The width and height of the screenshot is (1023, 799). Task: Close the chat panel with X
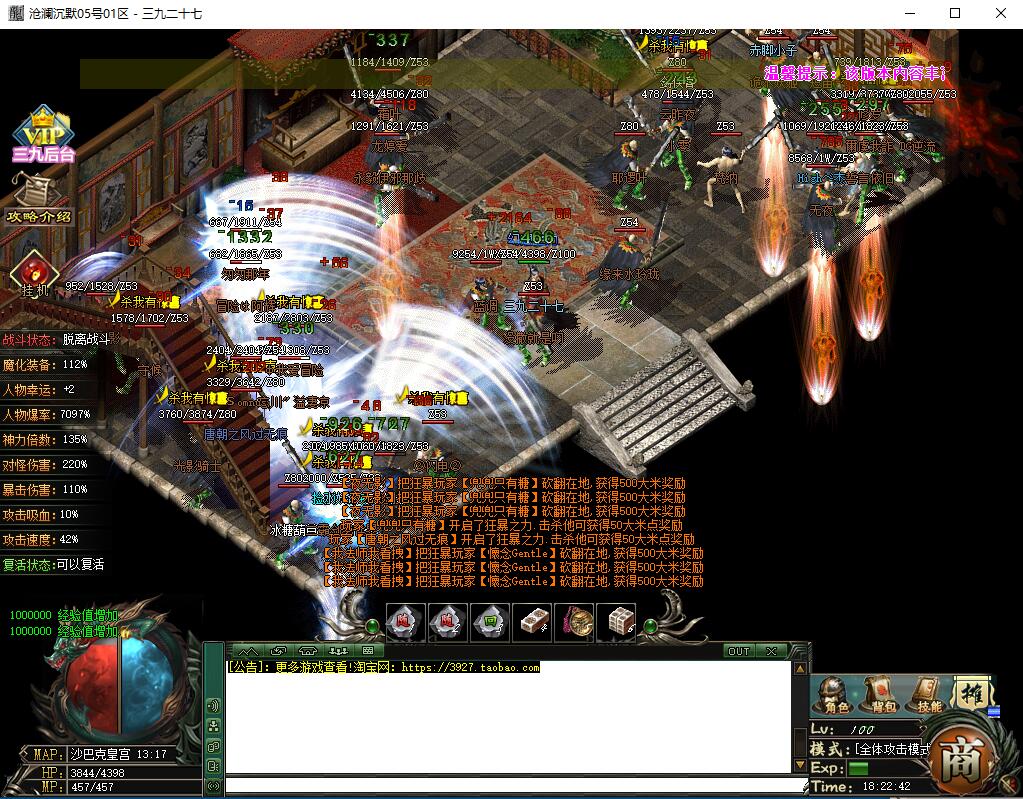pos(771,651)
